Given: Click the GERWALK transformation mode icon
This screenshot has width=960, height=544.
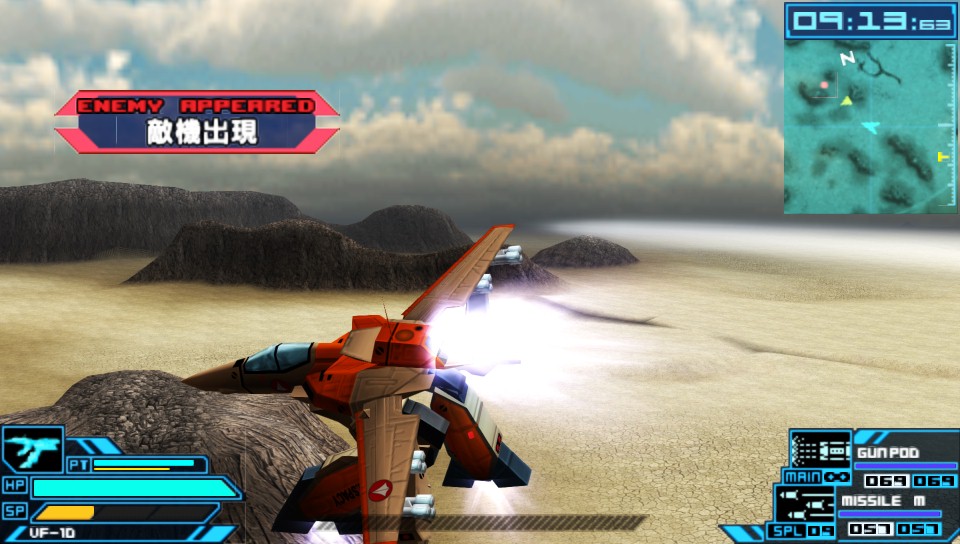Looking at the screenshot, I should click(x=32, y=448).
